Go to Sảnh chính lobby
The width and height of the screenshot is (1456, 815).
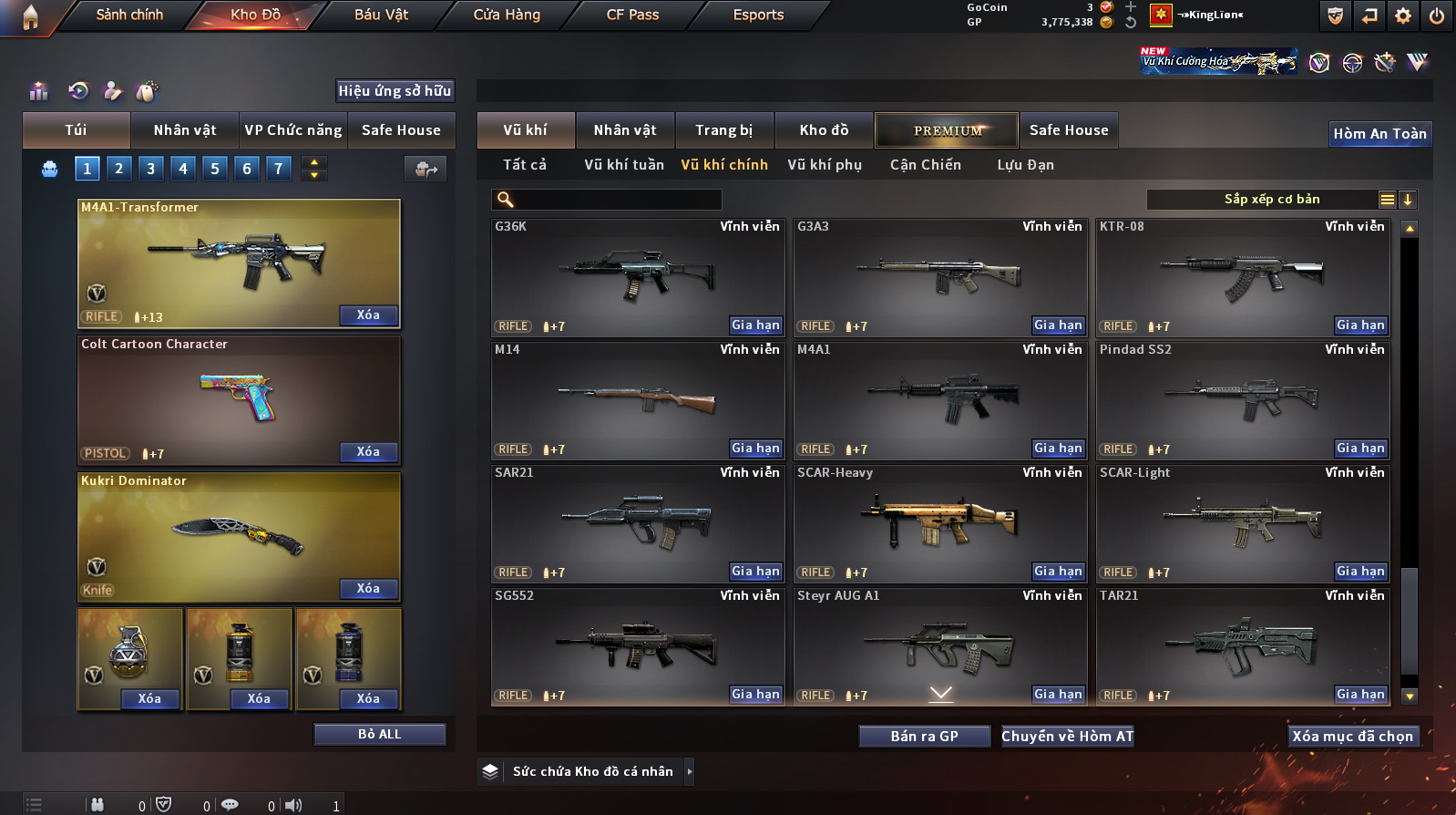tap(129, 15)
